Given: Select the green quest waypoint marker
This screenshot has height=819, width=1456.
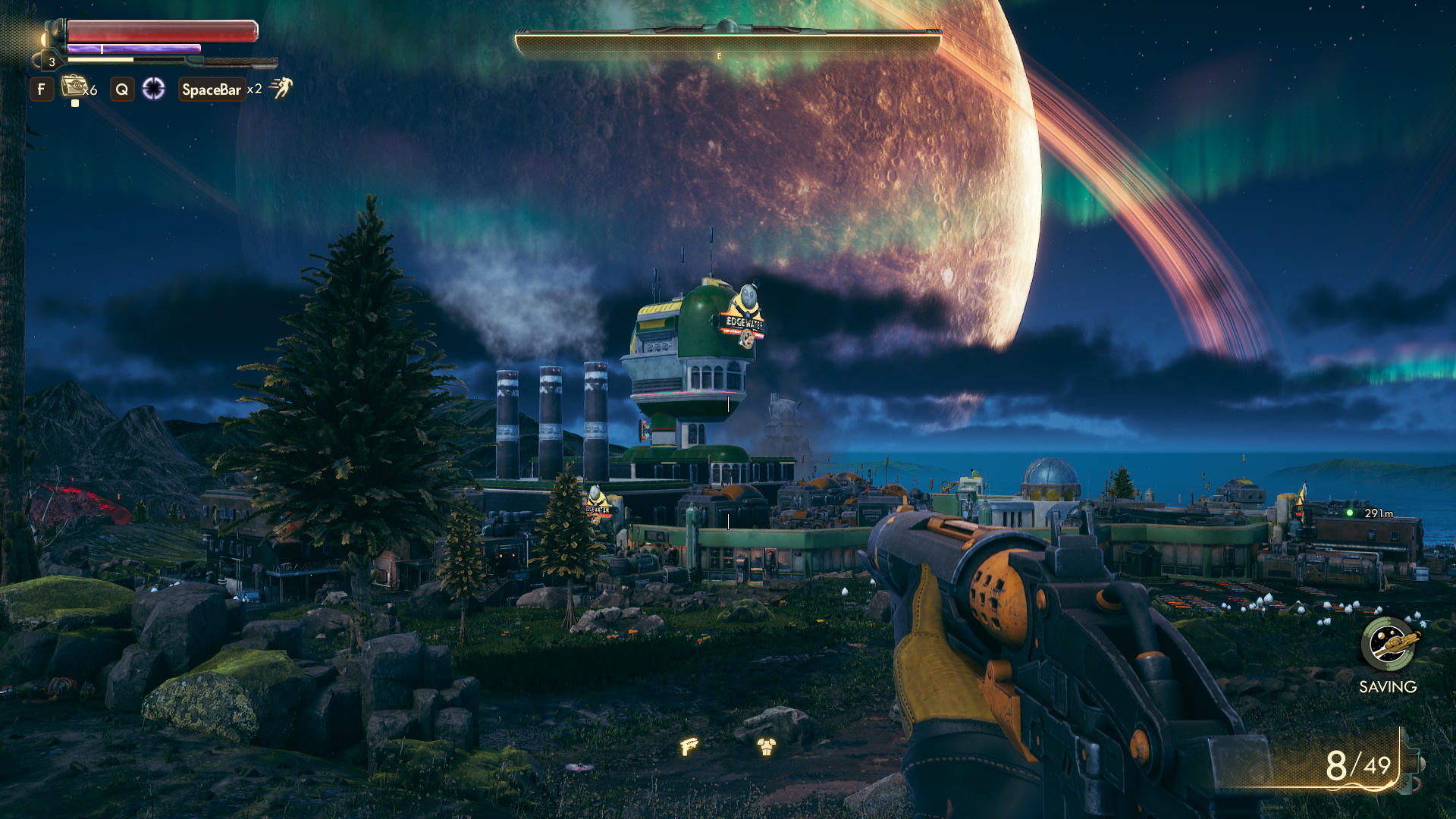Looking at the screenshot, I should click(1350, 513).
